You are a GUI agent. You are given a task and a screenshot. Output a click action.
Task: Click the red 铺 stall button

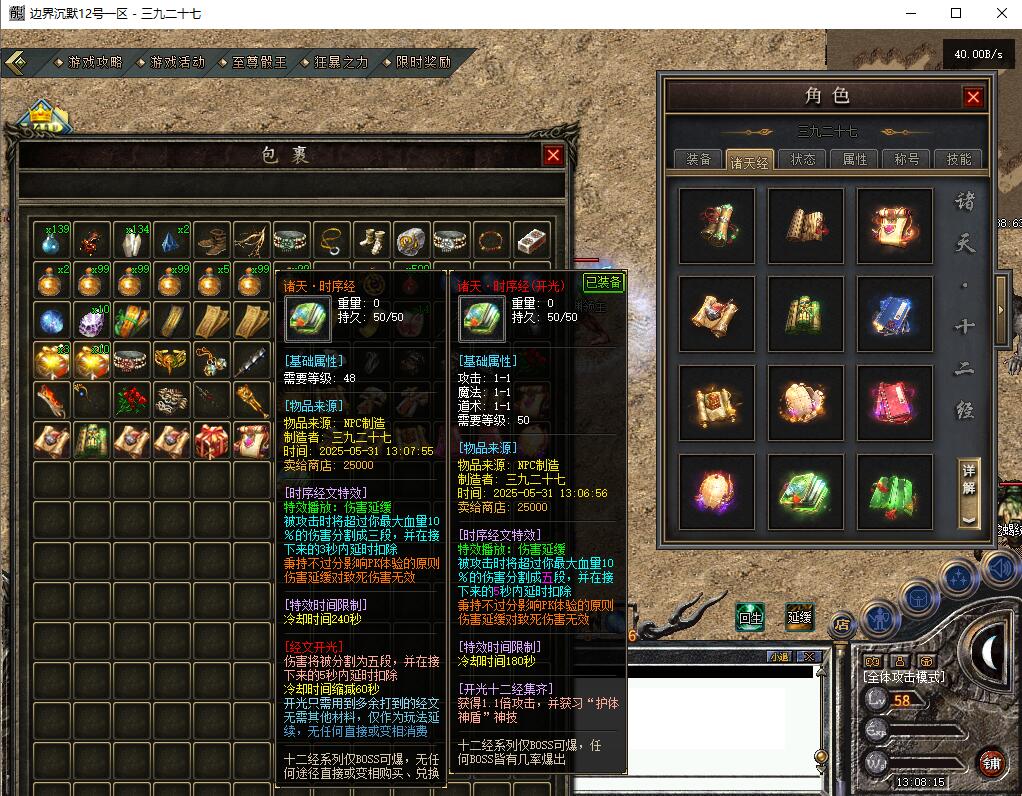(x=991, y=763)
